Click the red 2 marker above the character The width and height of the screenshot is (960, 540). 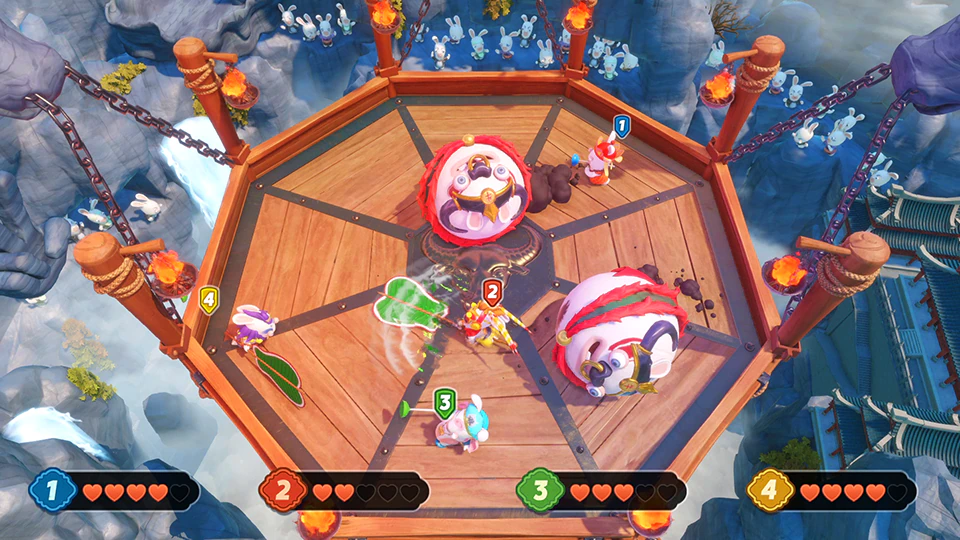pos(492,292)
